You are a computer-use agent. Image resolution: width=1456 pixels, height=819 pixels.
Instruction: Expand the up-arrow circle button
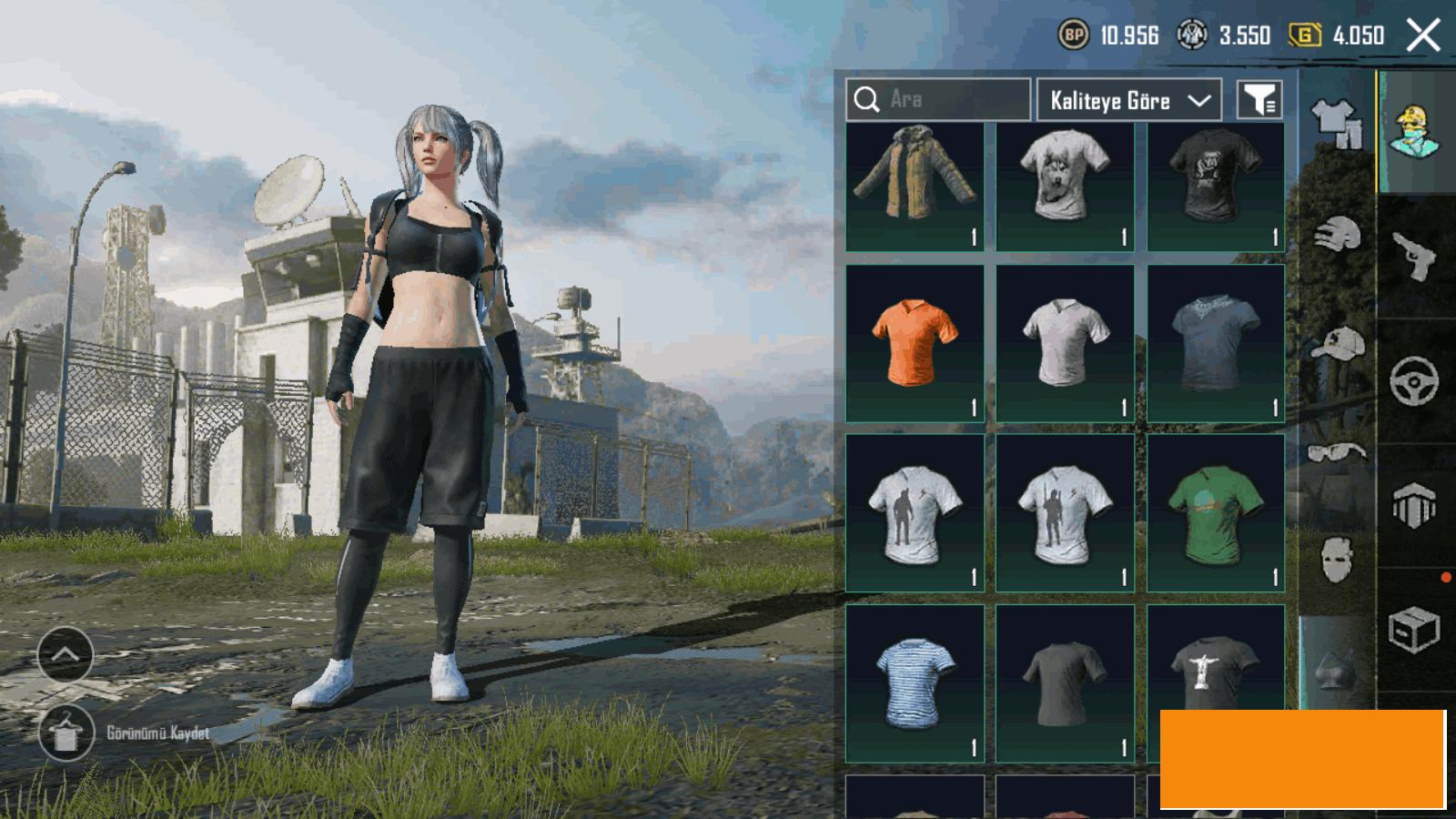tap(66, 653)
